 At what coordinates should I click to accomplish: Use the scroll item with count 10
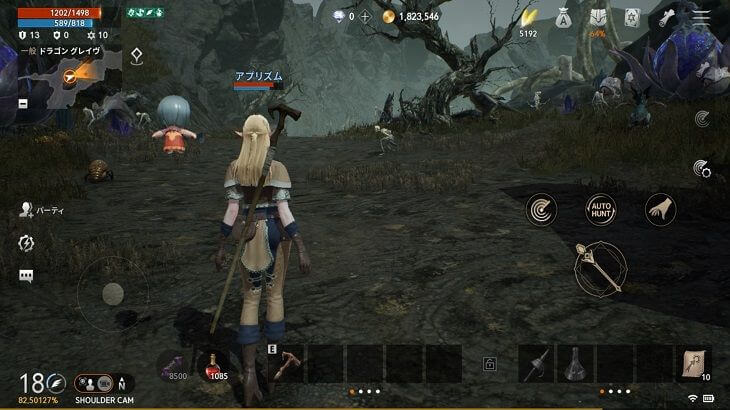[693, 364]
